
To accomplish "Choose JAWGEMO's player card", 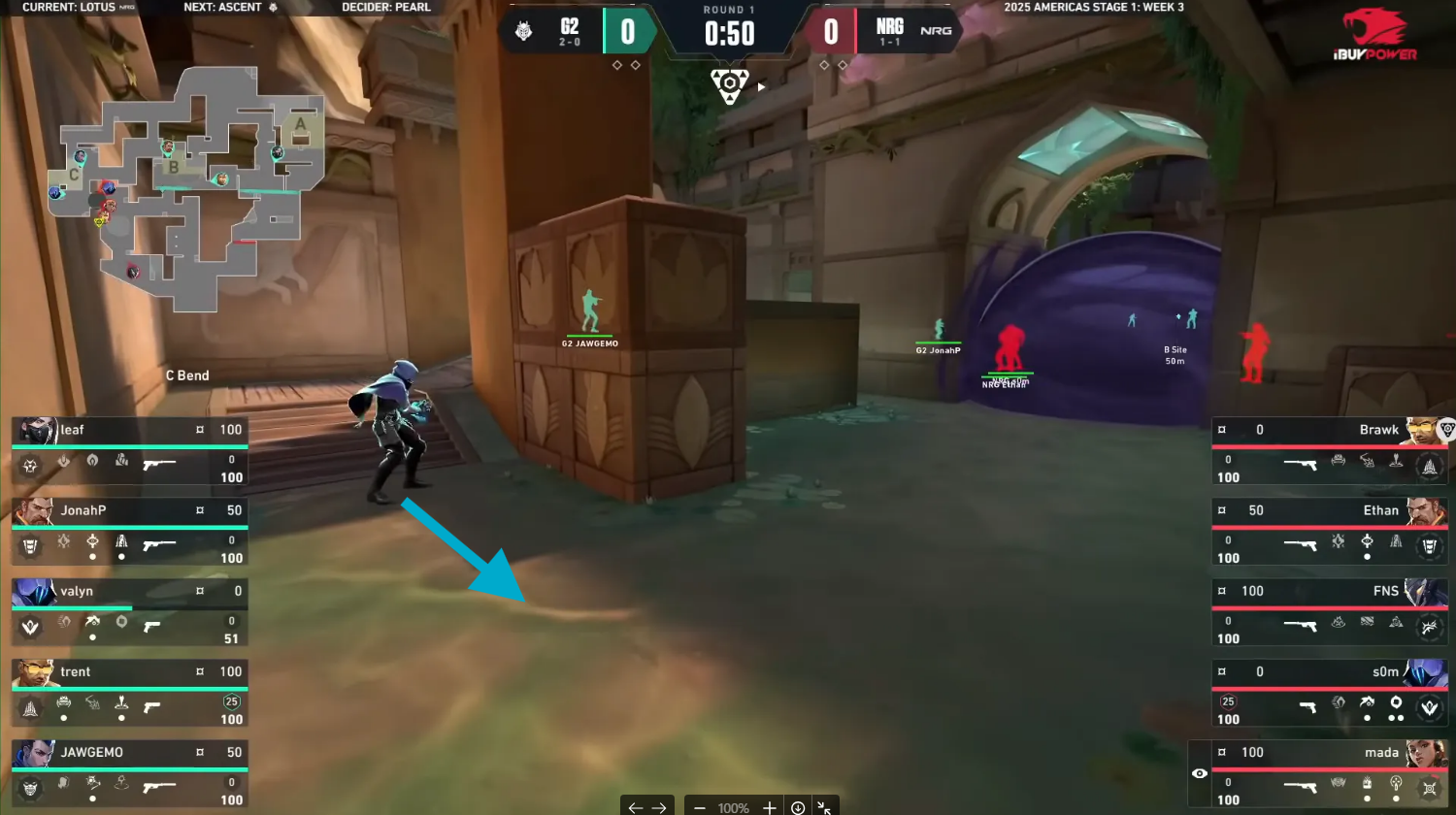I will (x=129, y=773).
